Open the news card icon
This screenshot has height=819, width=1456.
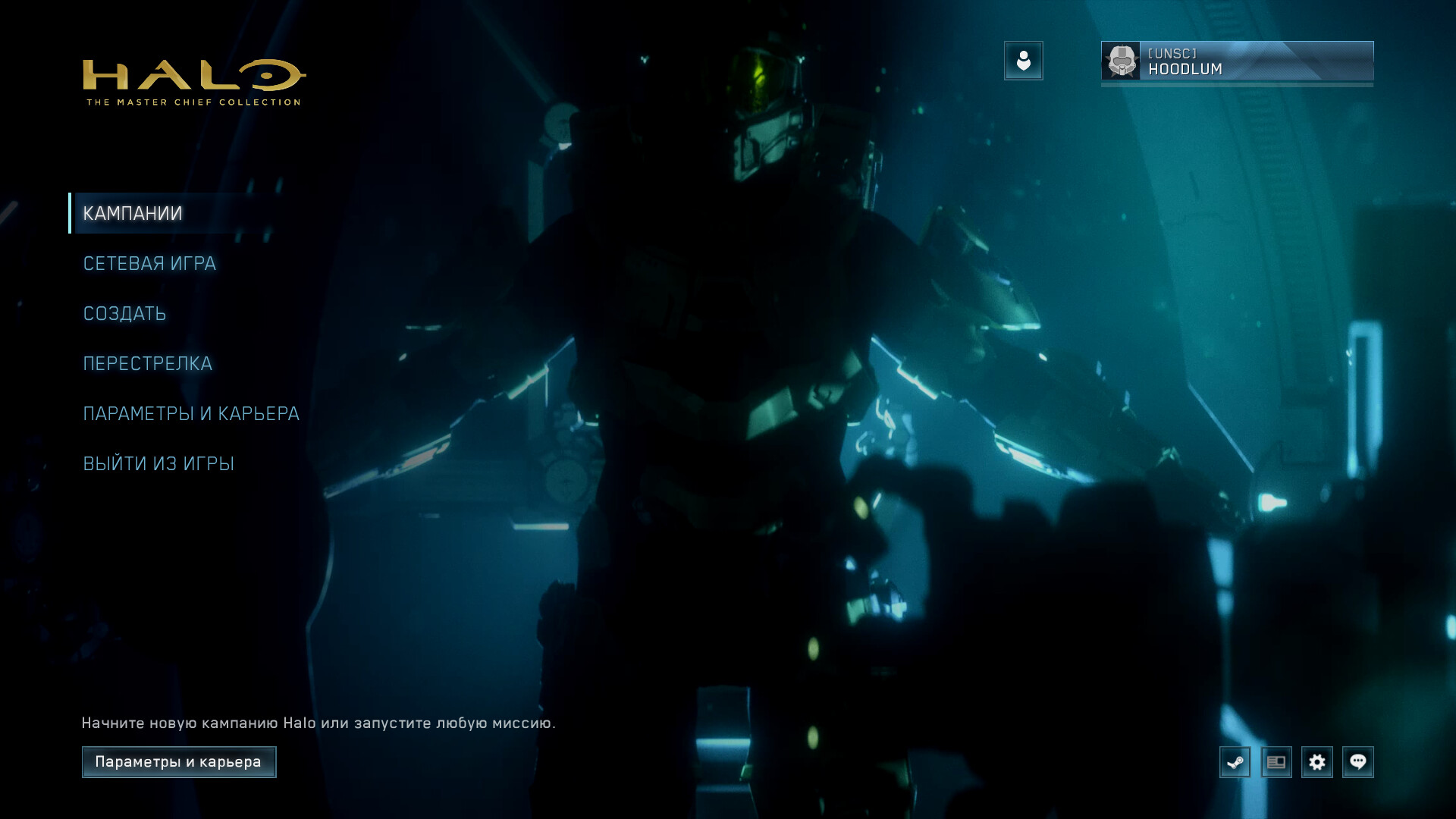coord(1276,762)
